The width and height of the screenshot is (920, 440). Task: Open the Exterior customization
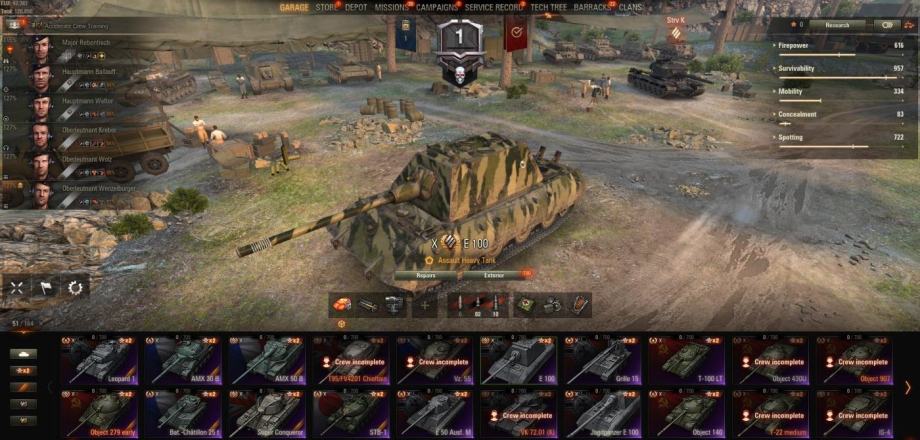494,273
